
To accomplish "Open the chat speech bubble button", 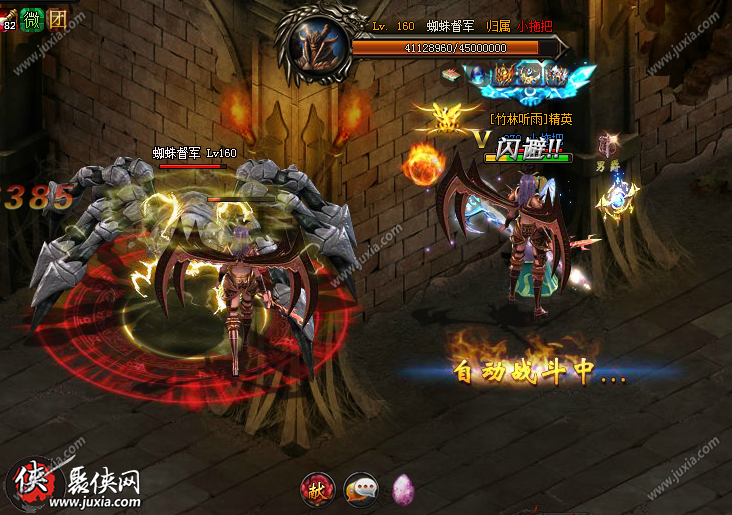I will (360, 487).
